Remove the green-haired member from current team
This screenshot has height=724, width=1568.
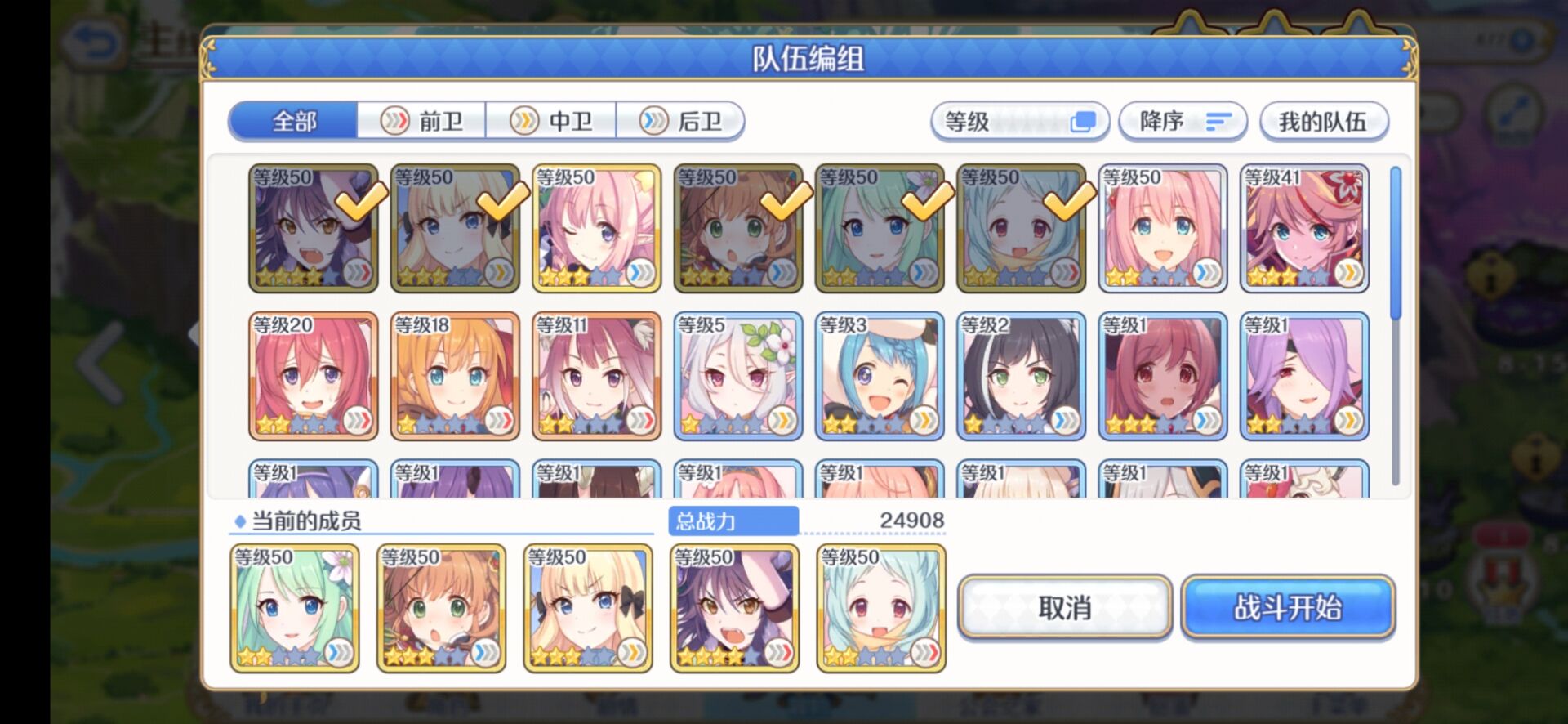pos(294,608)
